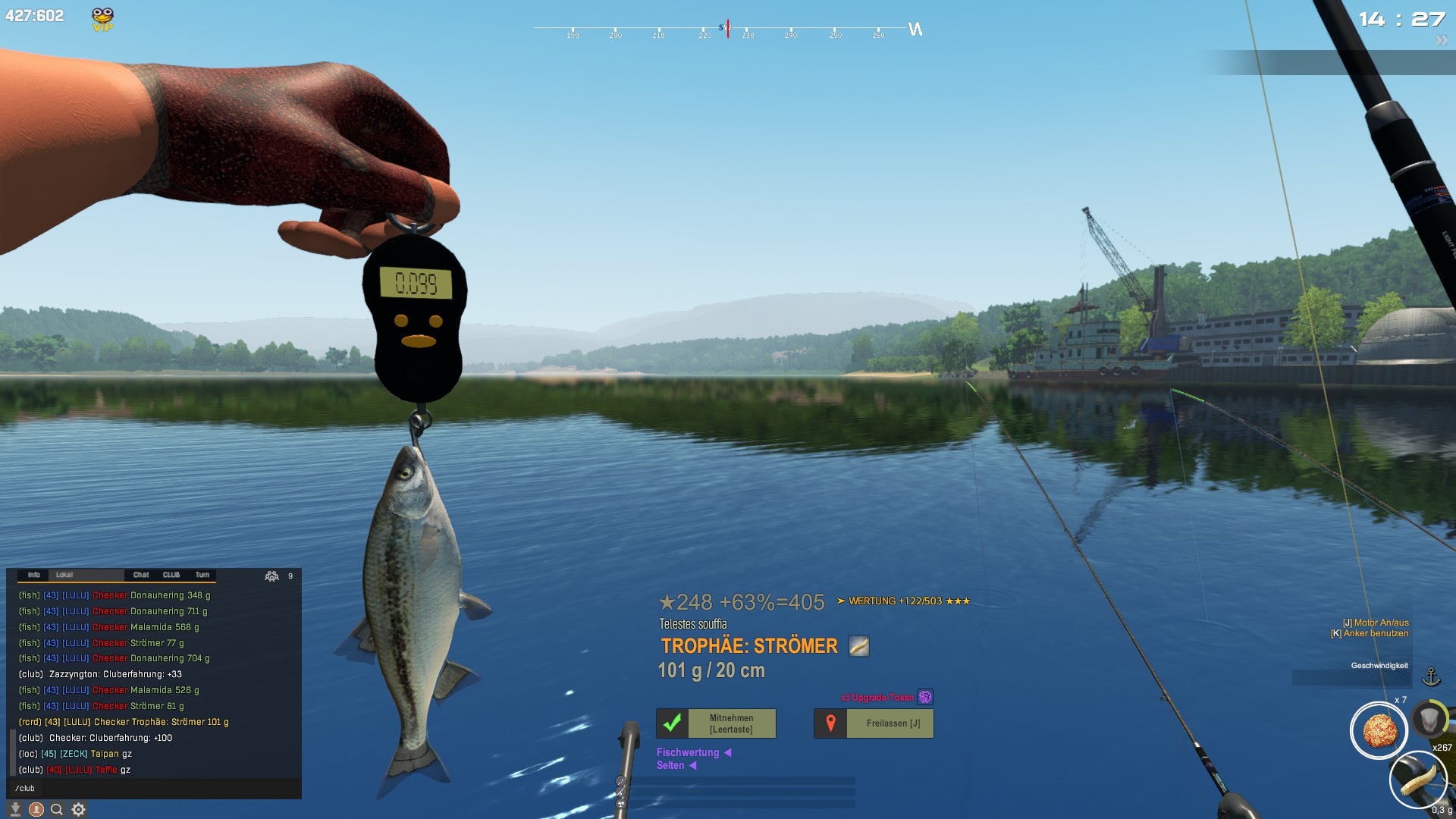Click the download arrow icon below chat
Screen dimensions: 1456x819
tap(15, 809)
